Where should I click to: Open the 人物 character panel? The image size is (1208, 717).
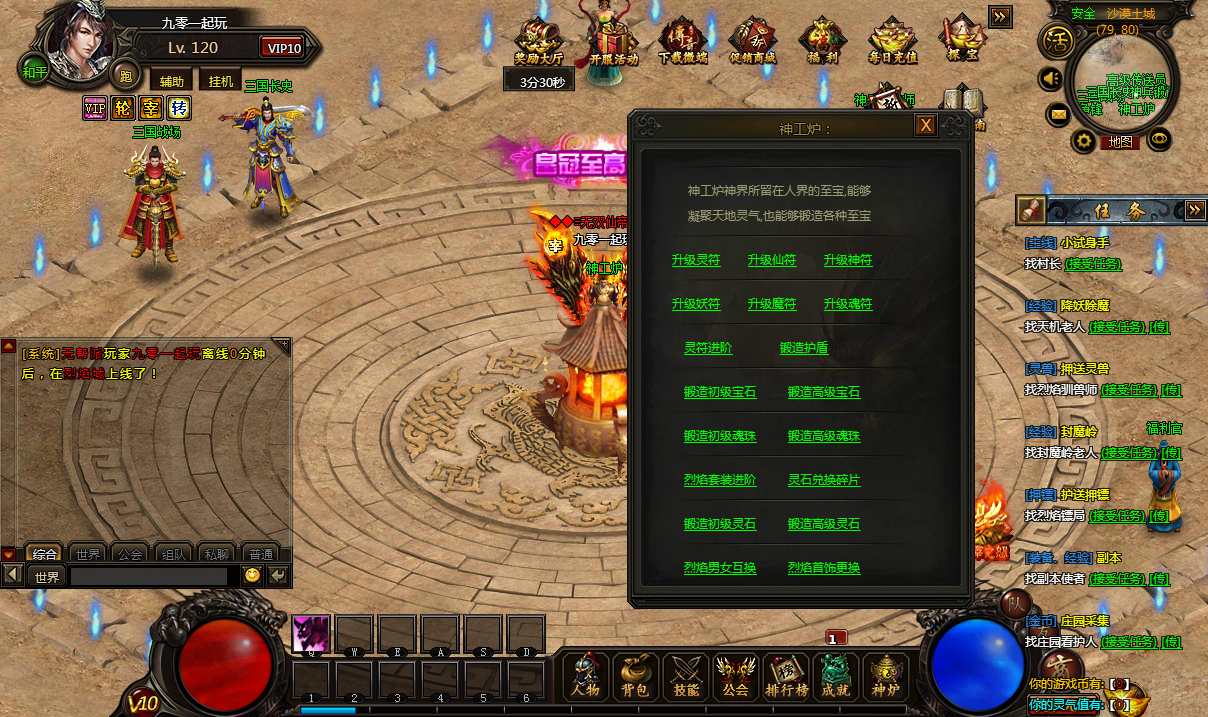586,677
